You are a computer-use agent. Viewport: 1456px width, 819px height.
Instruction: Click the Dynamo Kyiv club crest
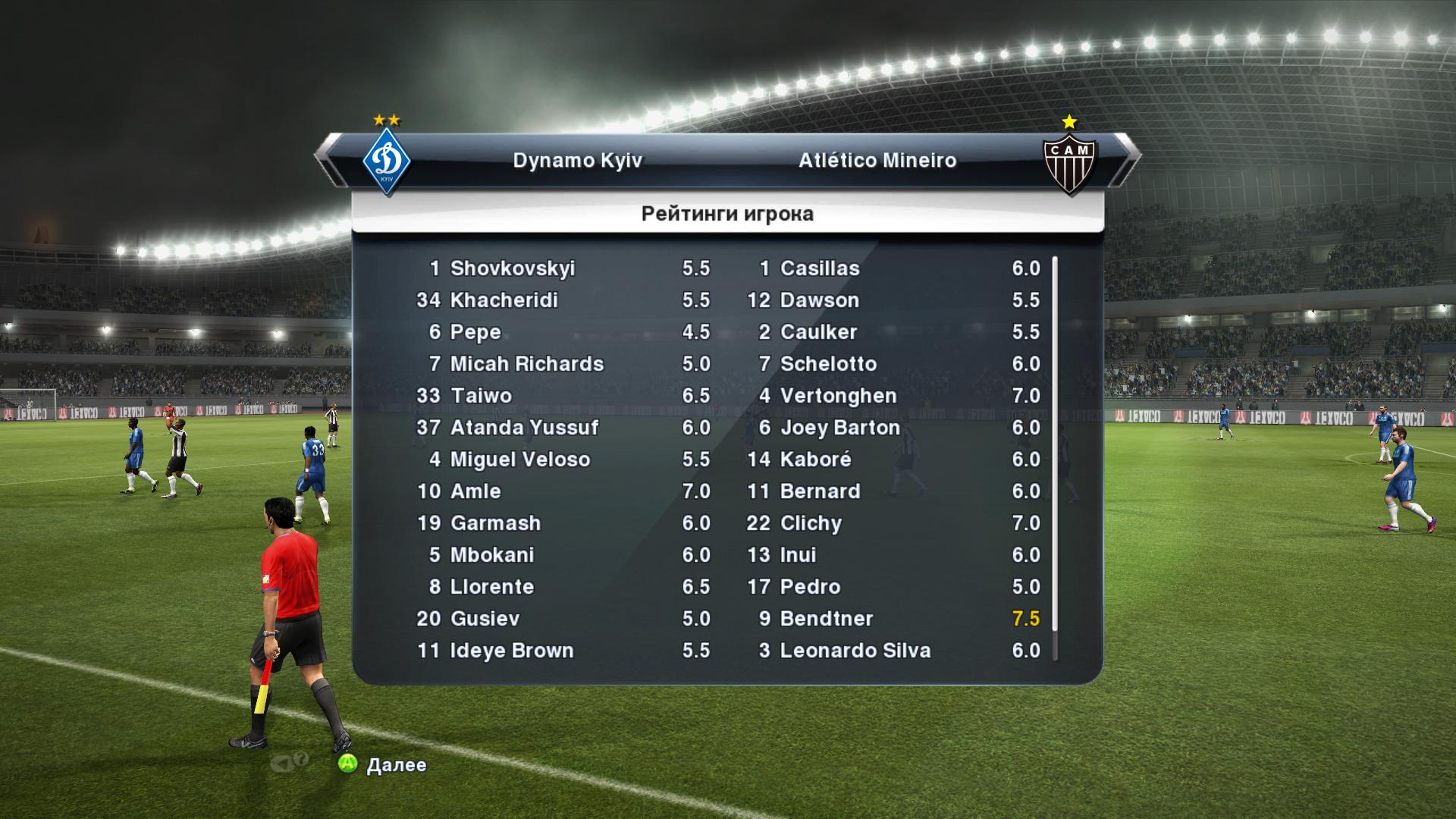coord(387,162)
